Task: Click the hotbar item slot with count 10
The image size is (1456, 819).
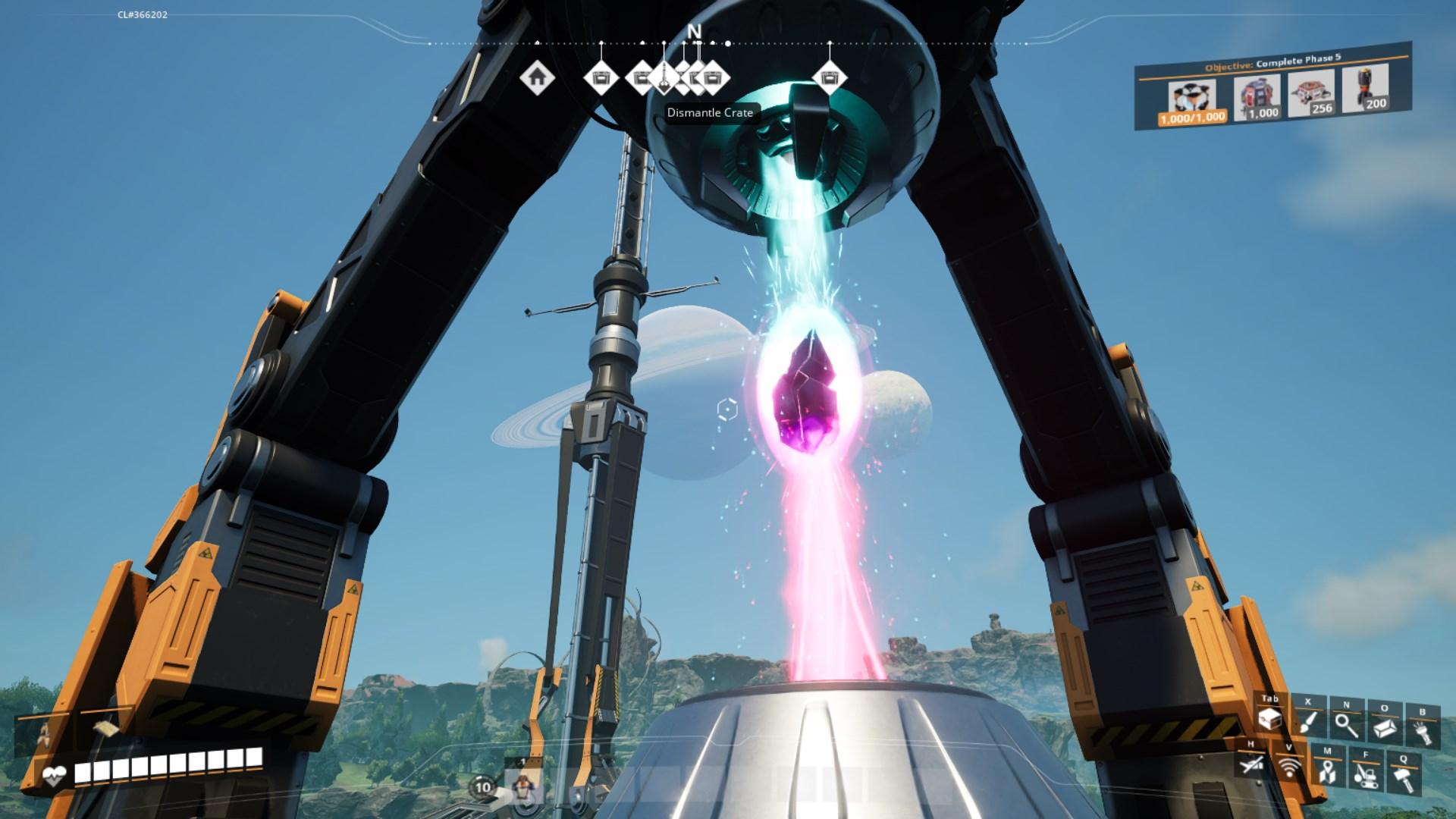Action: 484,787
